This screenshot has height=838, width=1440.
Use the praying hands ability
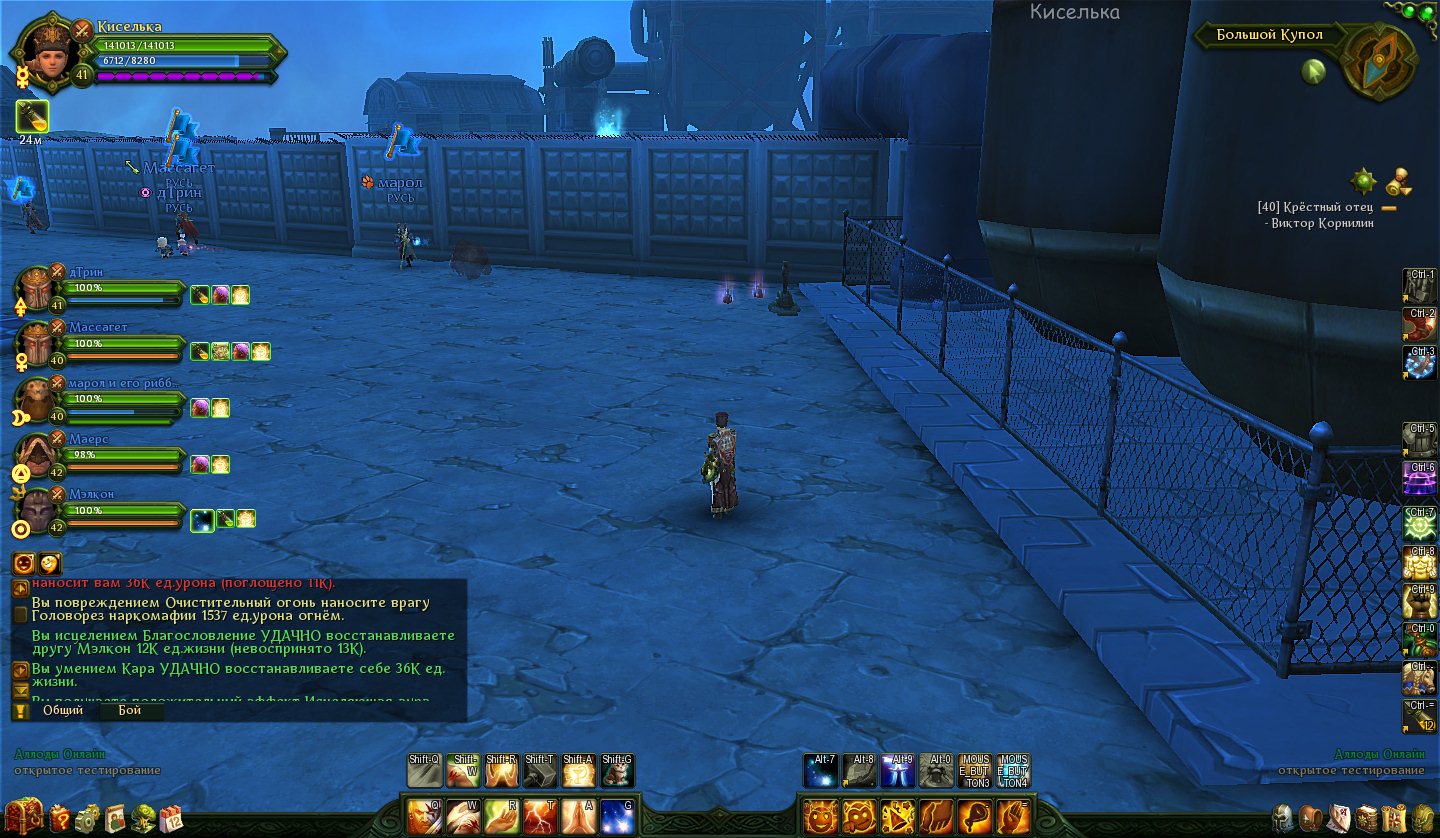(x=578, y=817)
